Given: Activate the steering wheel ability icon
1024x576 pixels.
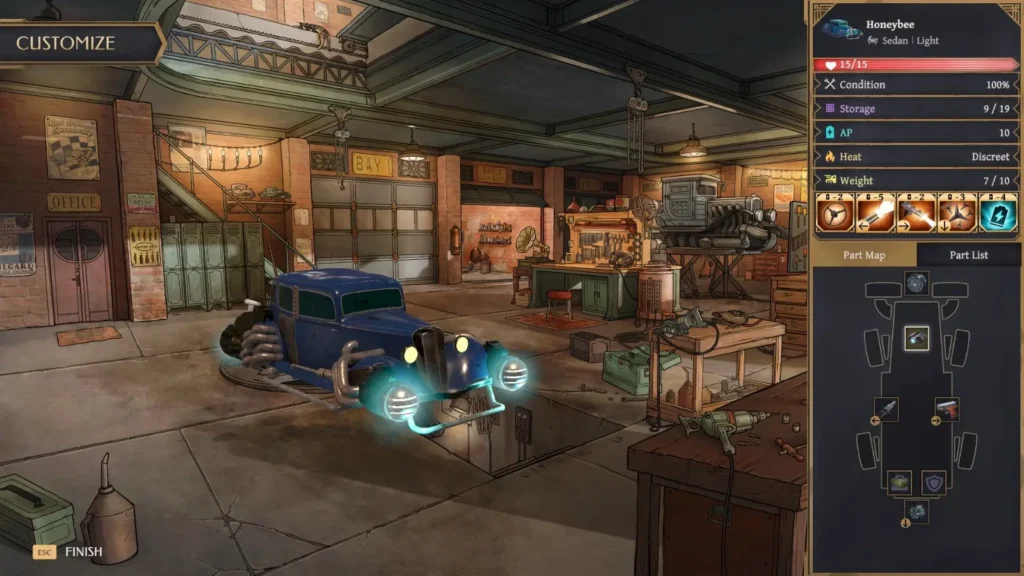Looking at the screenshot, I should click(834, 214).
